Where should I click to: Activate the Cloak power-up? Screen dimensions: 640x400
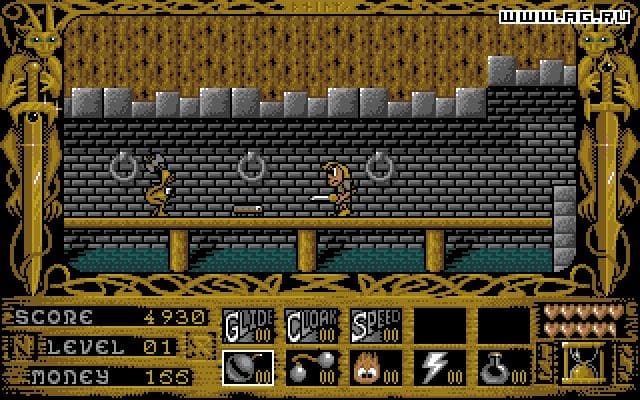[311, 324]
